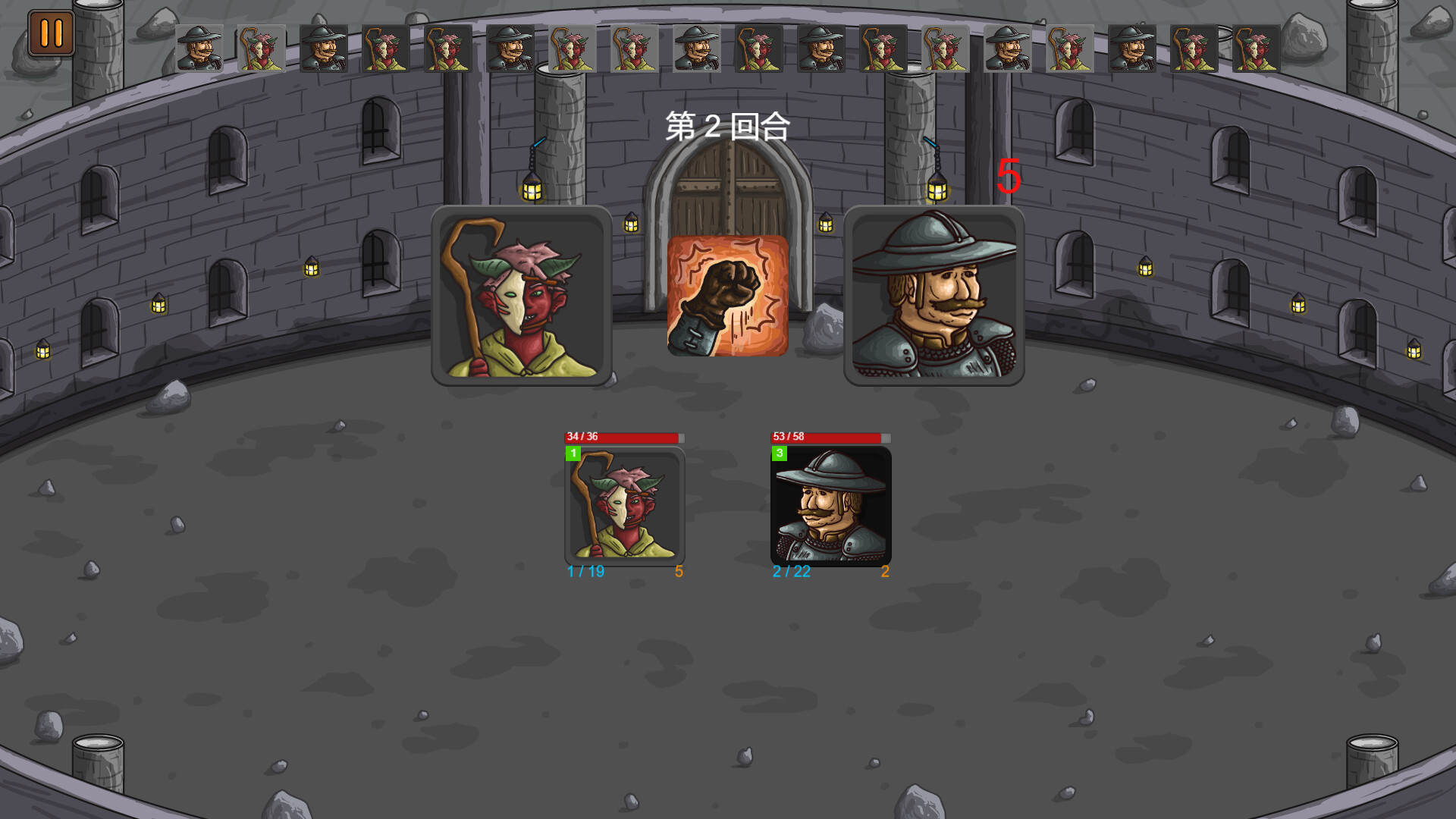This screenshot has height=819, width=1456.
Task: Click the last portrait in the turn order bar
Action: (x=1255, y=48)
